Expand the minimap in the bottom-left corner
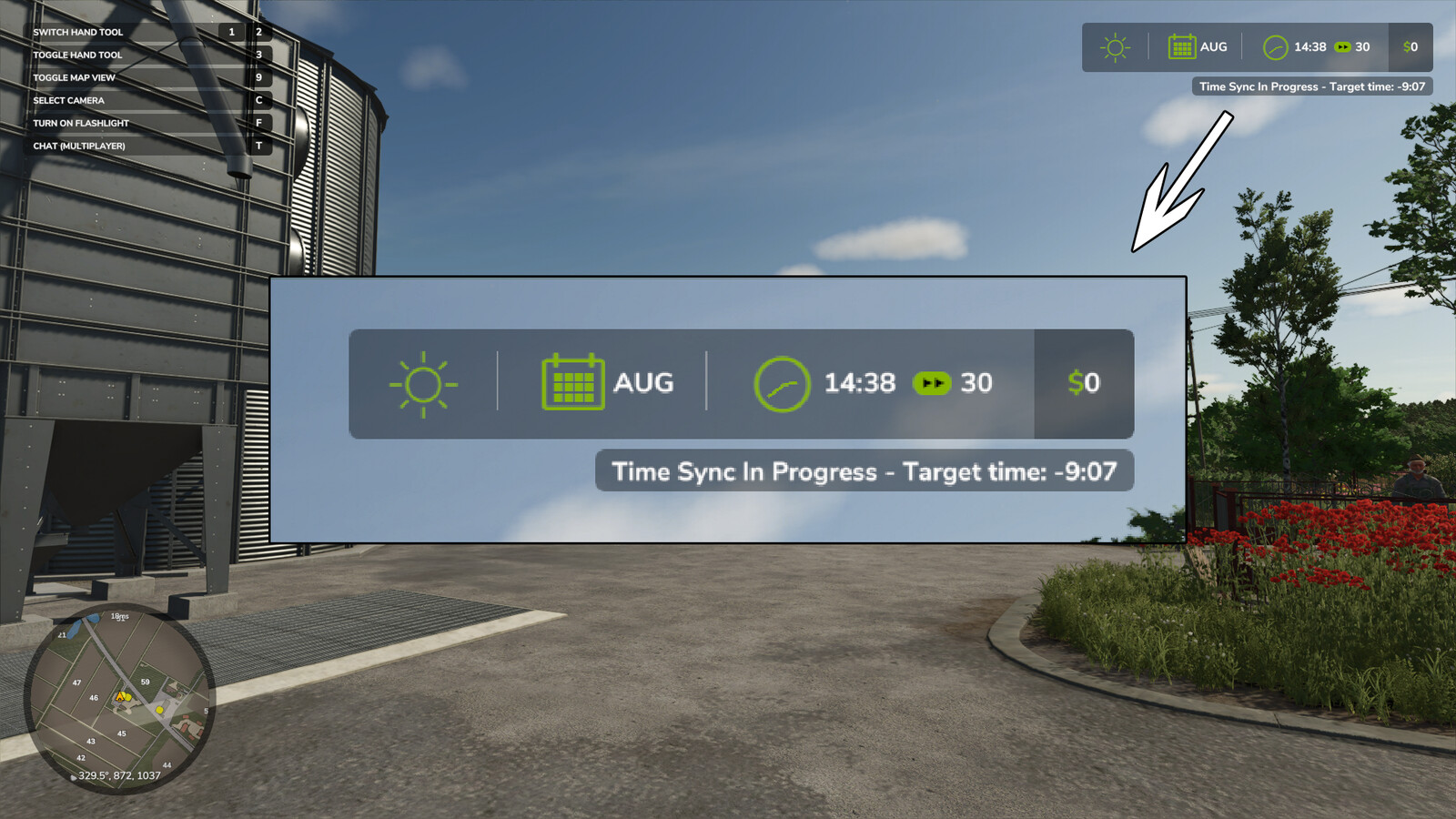The image size is (1456, 819). click(118, 701)
